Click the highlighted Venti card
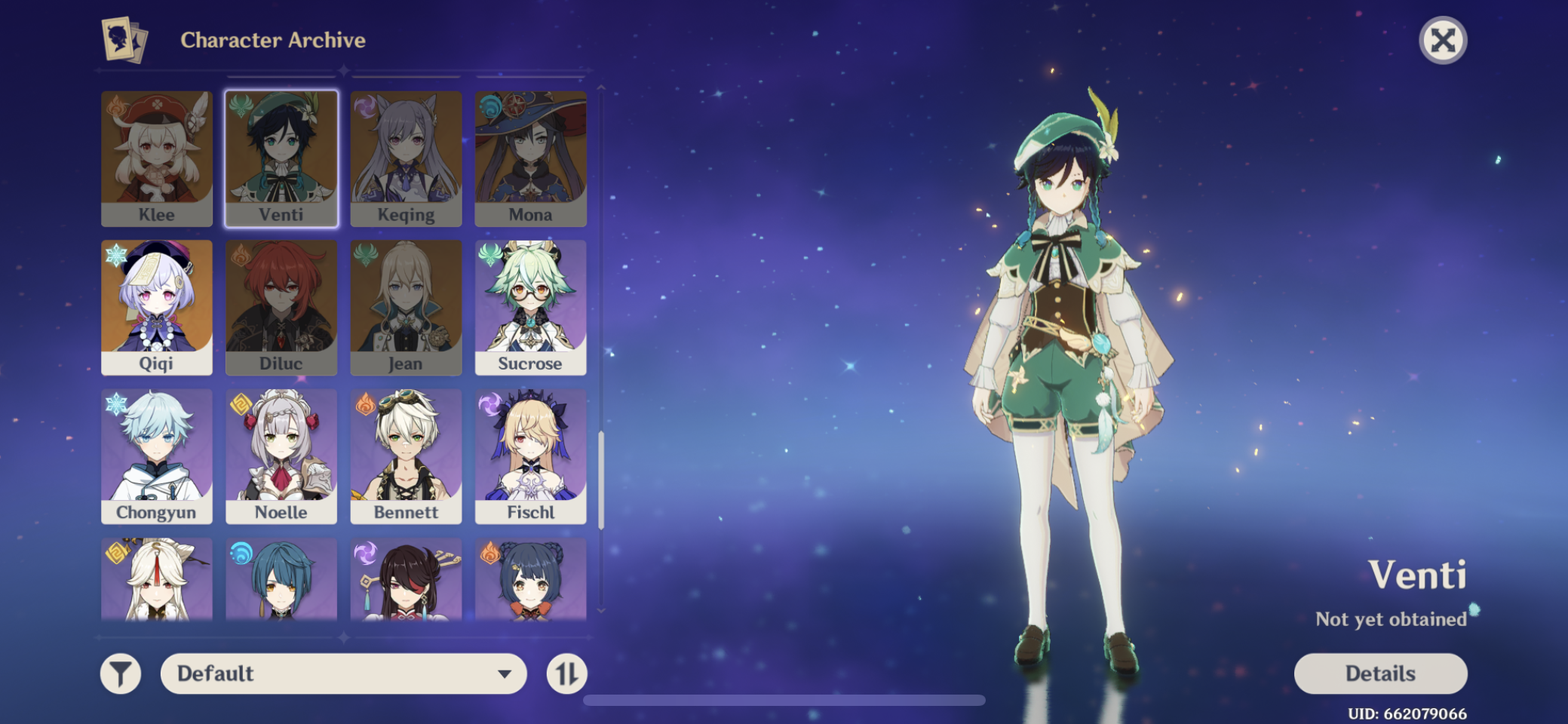The image size is (1568, 724). 281,158
